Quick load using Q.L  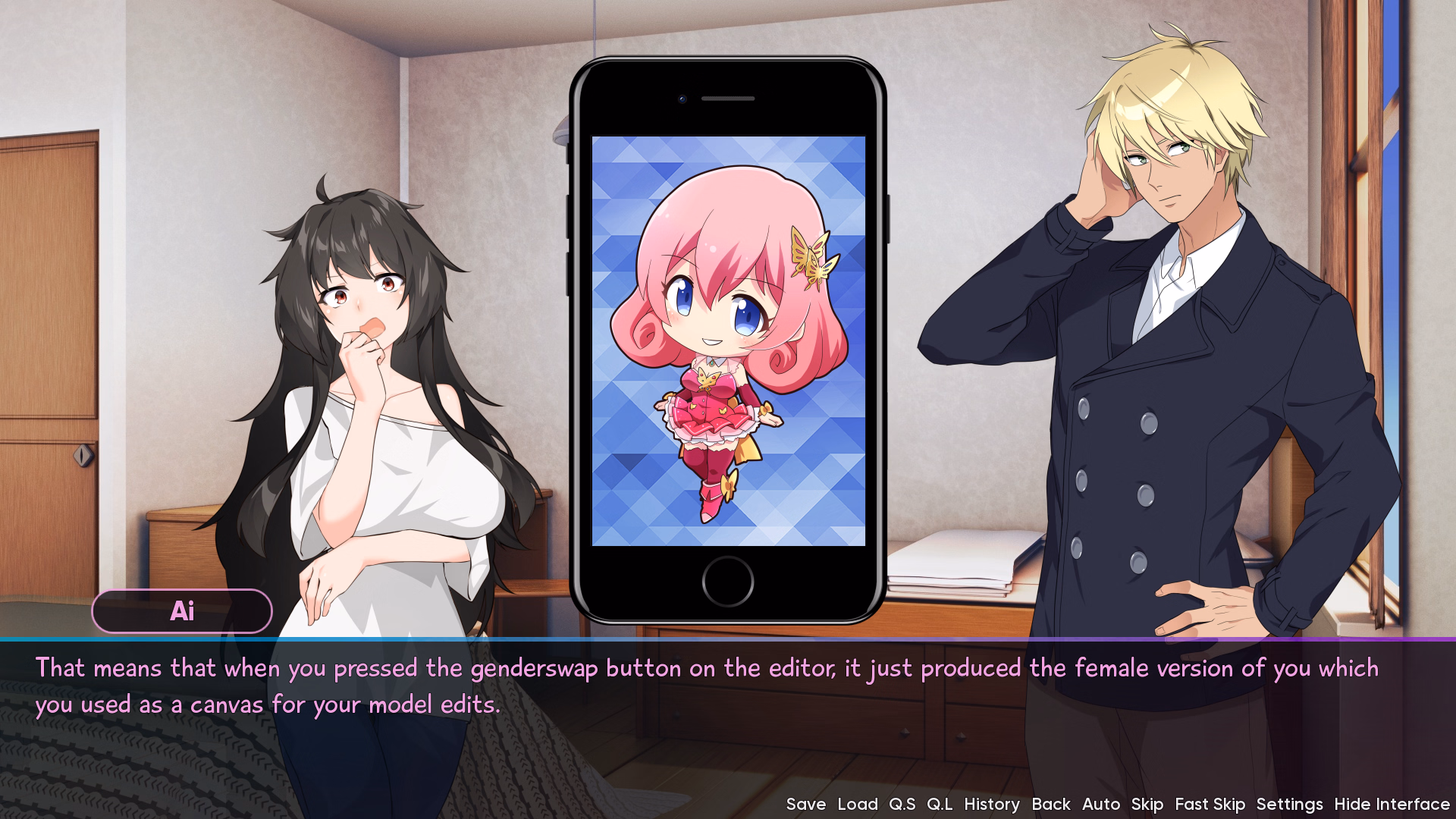click(940, 804)
